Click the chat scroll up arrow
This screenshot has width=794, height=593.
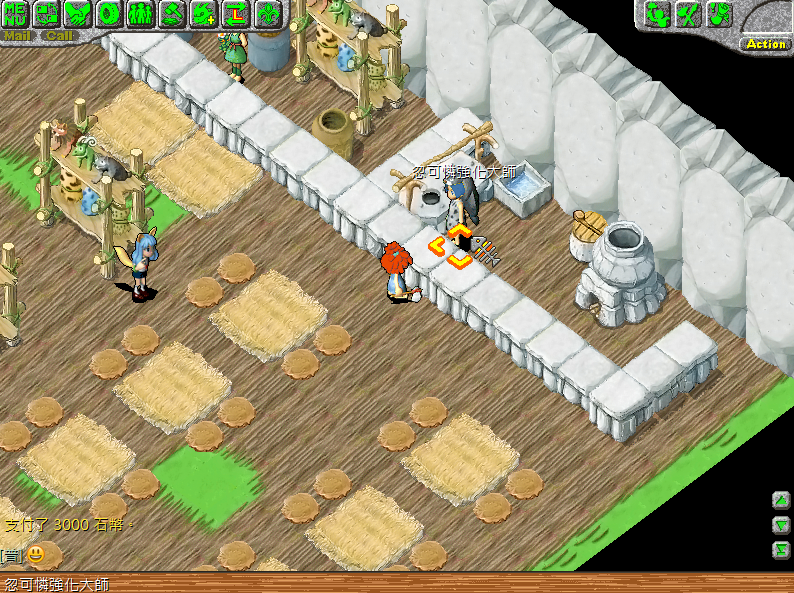781,499
